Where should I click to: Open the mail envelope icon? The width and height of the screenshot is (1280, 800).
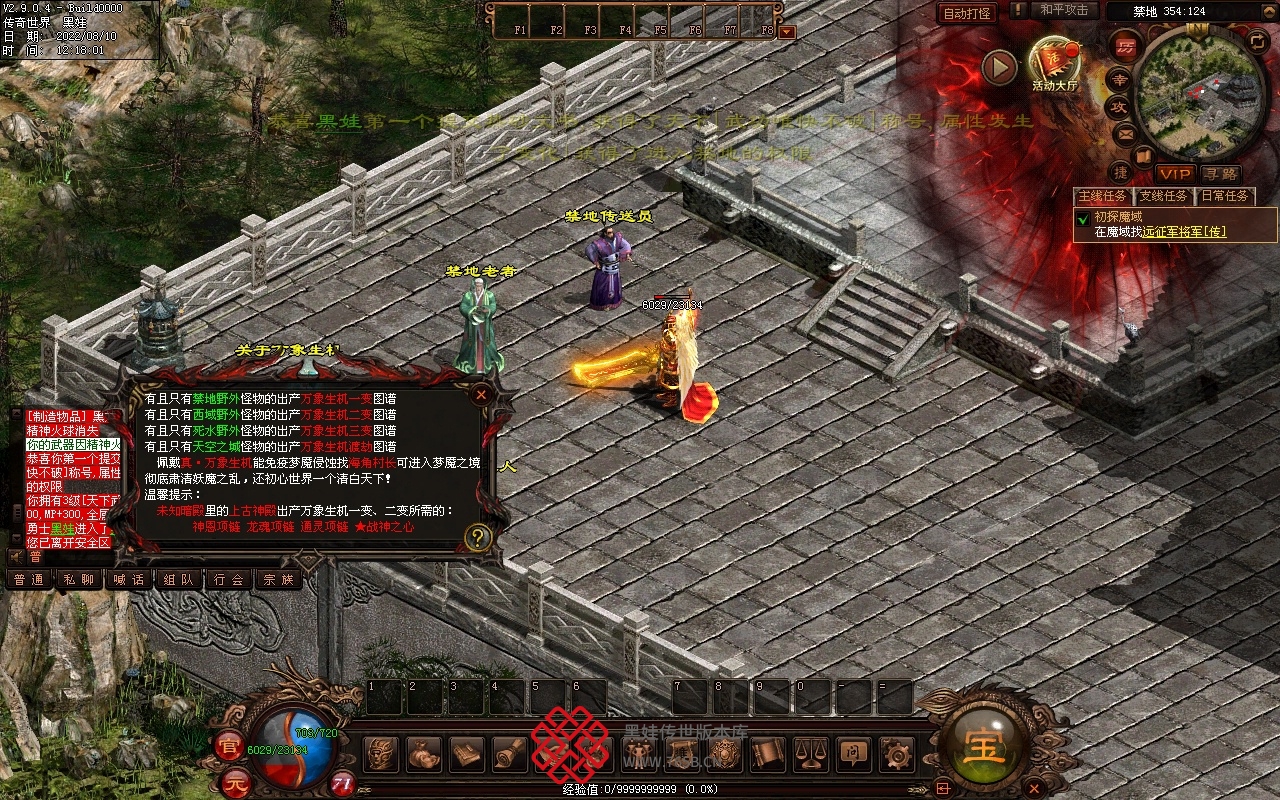[x=1126, y=133]
